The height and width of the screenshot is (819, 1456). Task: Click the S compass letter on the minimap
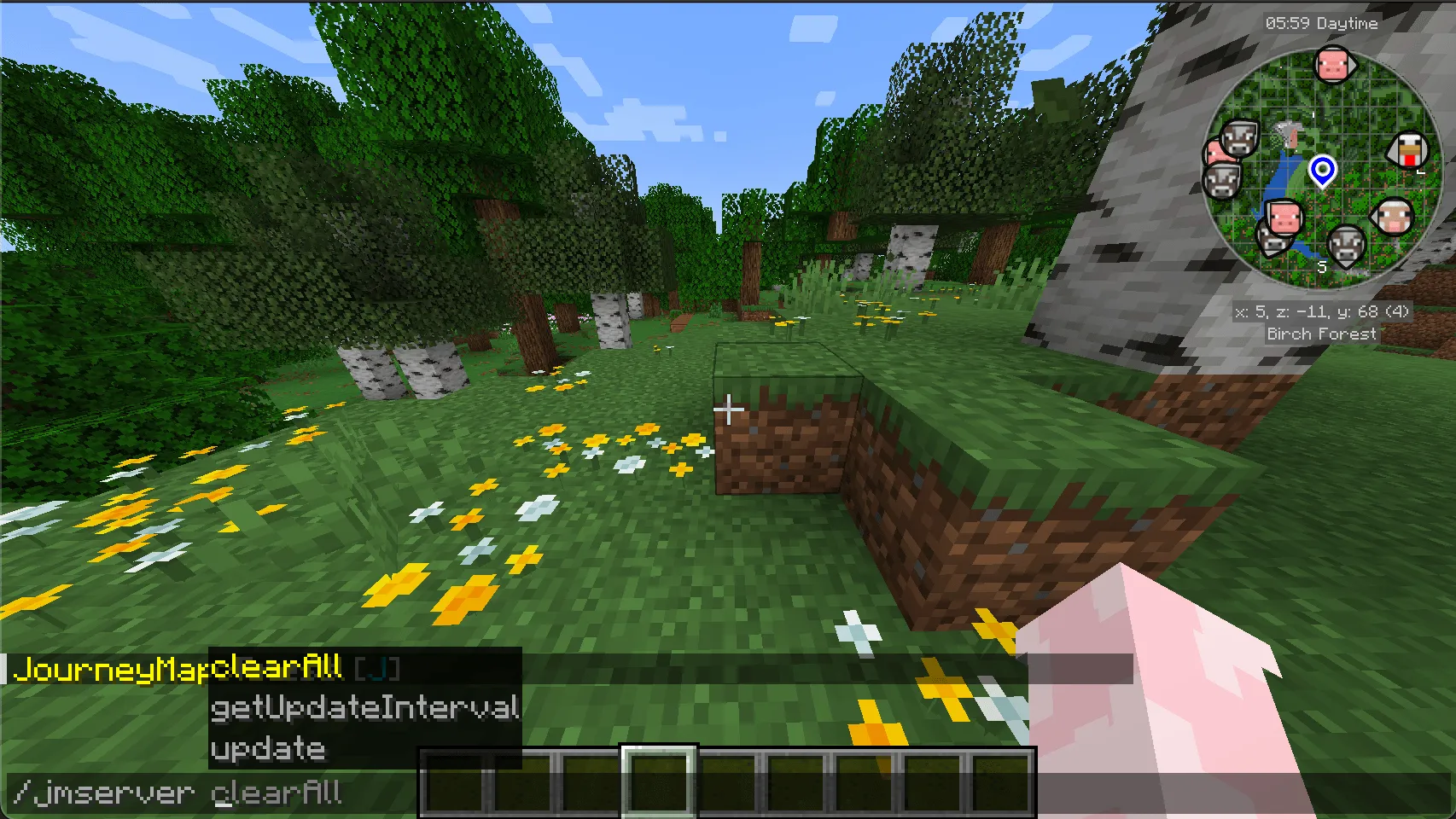tap(1322, 267)
